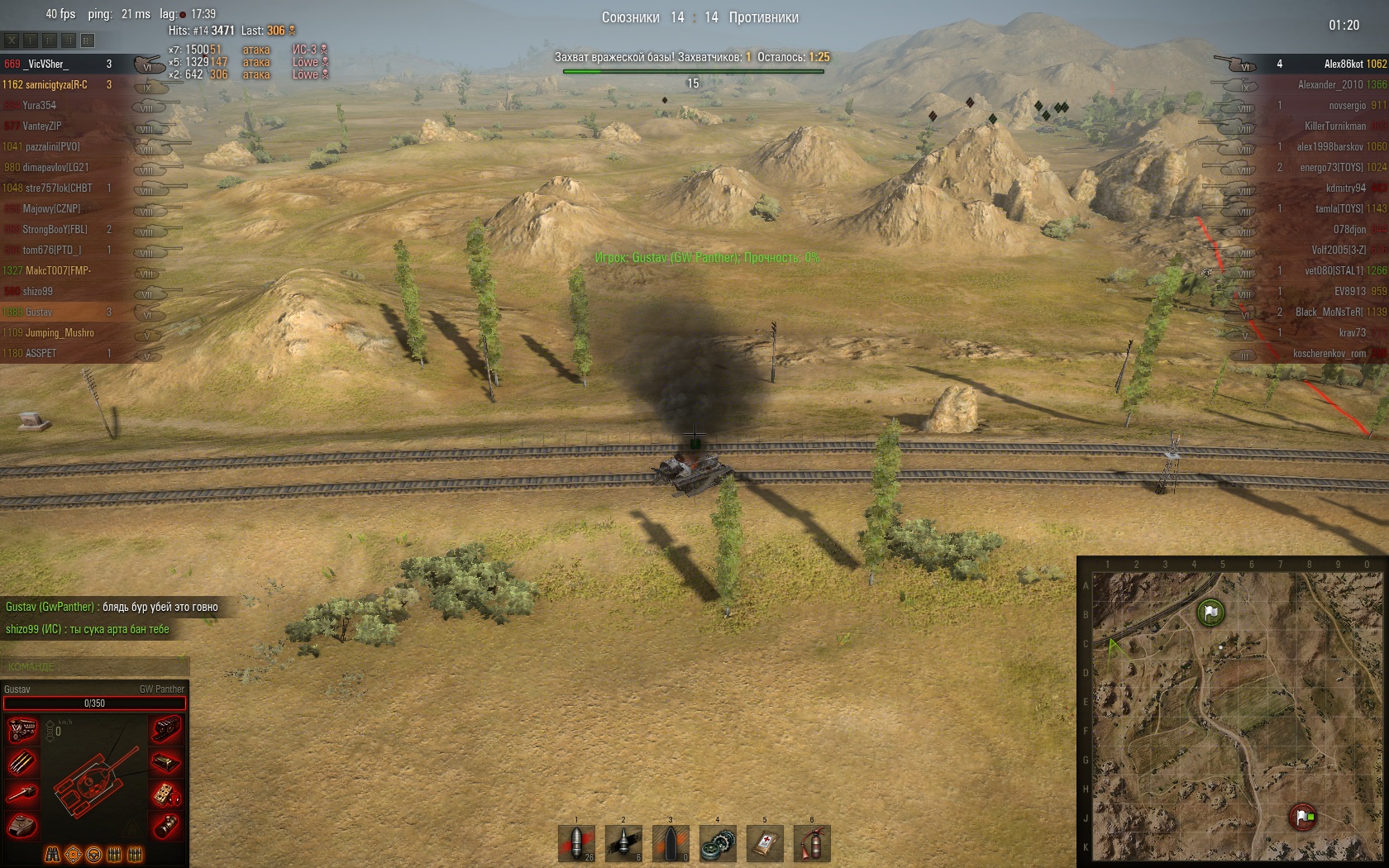Hide the player list with the X button

[12, 40]
